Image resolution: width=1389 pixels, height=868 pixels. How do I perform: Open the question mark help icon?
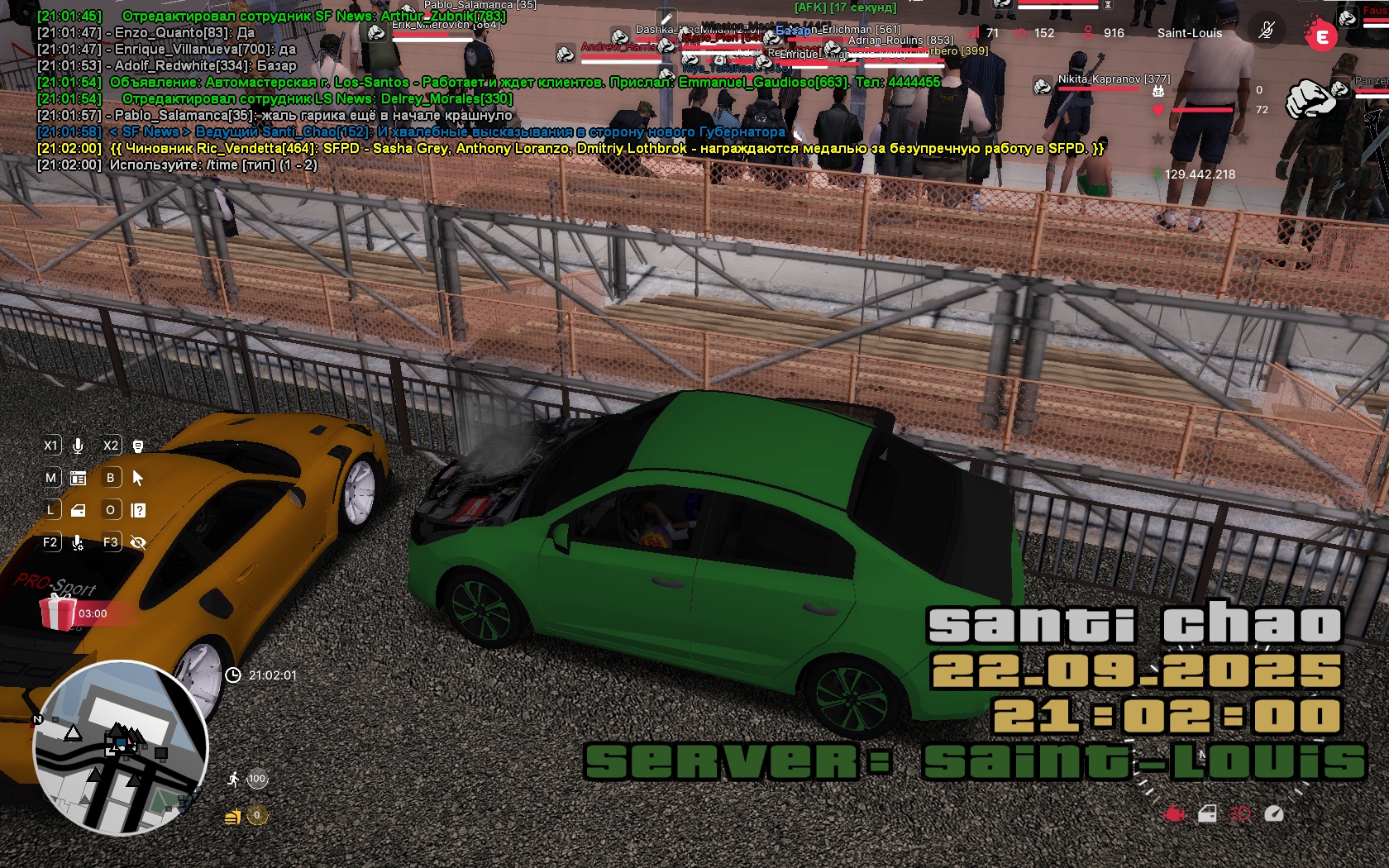click(138, 510)
